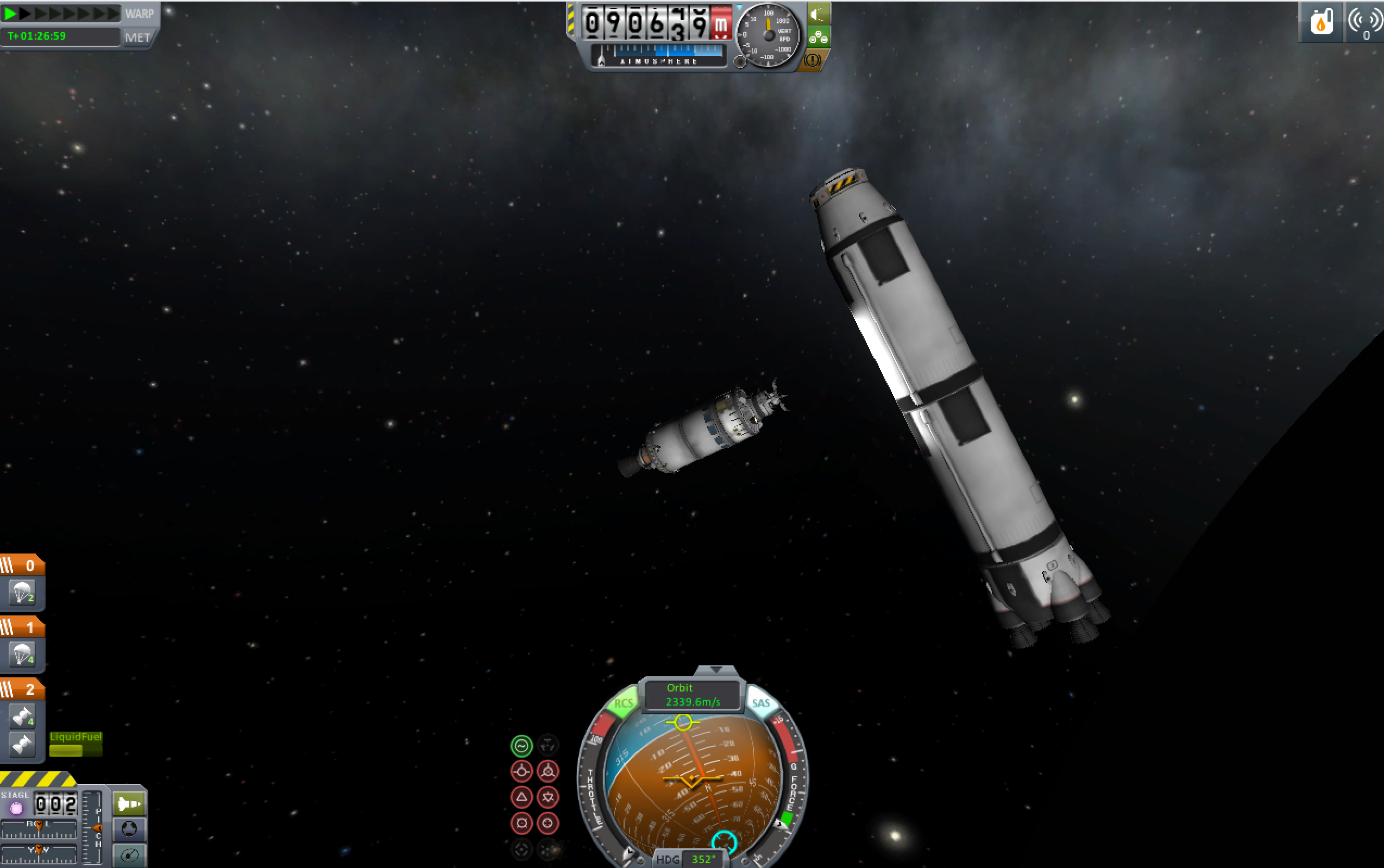Activate next stage with the purple light

[16, 808]
